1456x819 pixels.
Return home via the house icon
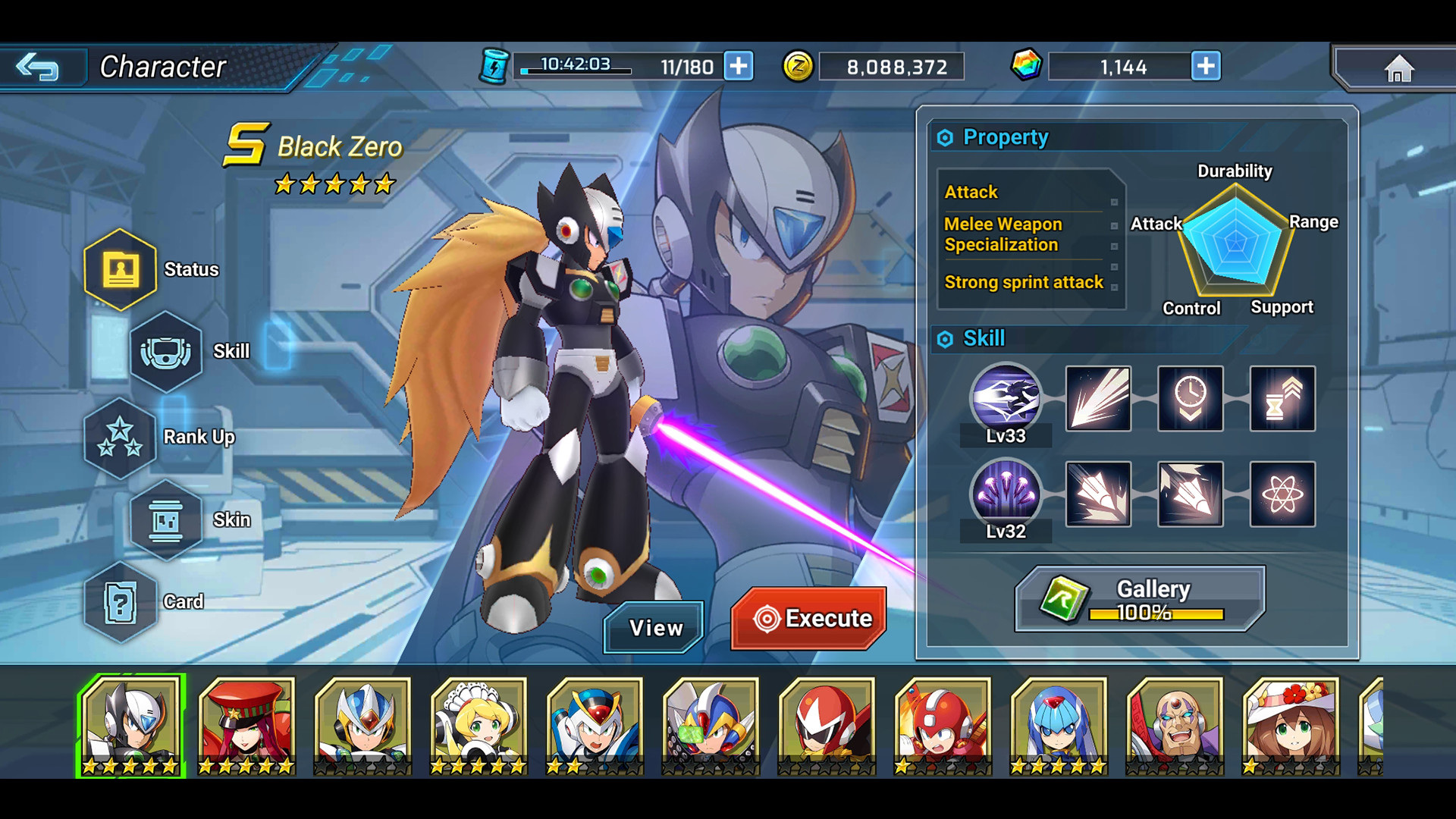click(1399, 67)
